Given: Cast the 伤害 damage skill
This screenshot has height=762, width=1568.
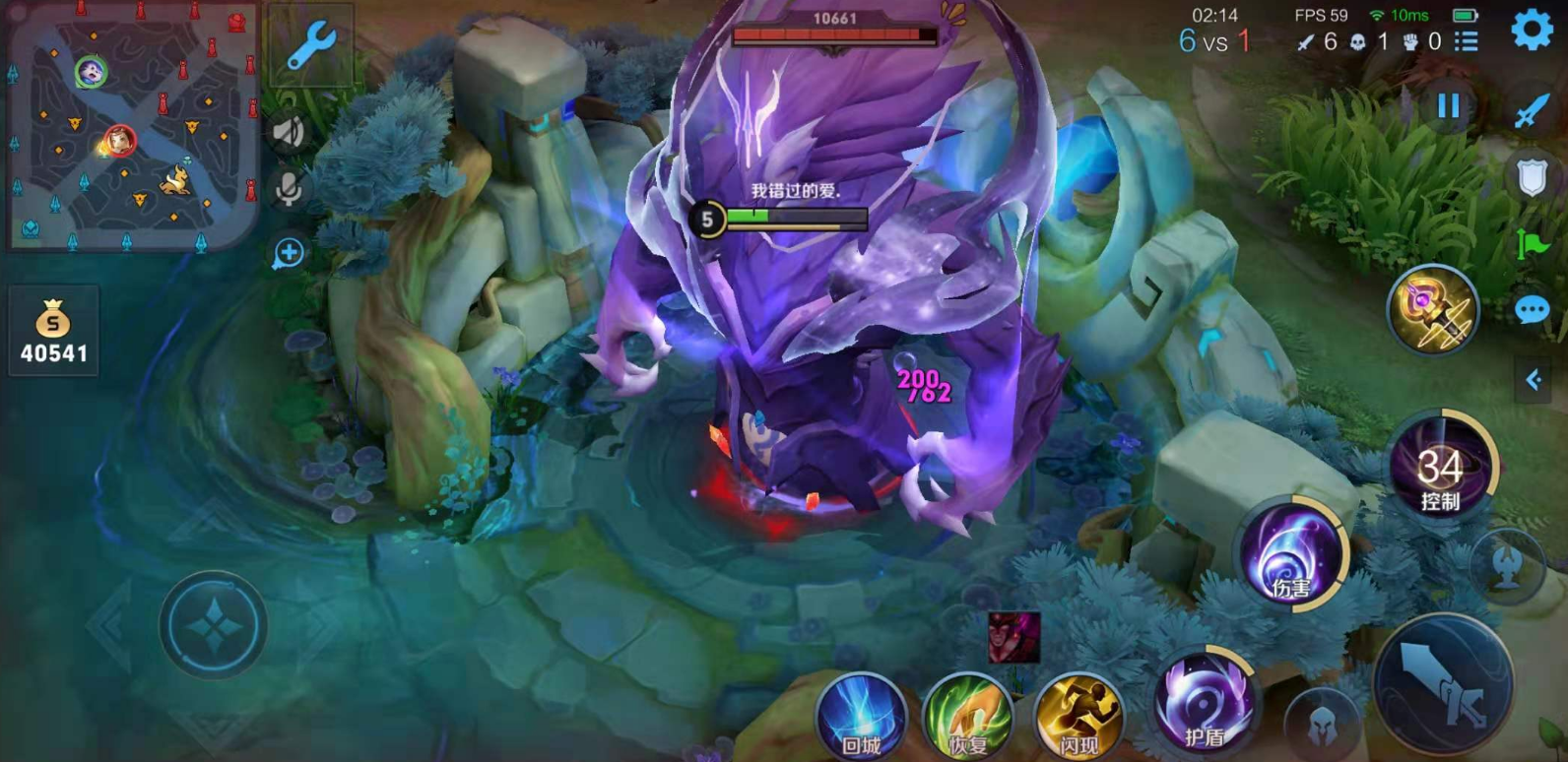Looking at the screenshot, I should click(x=1291, y=556).
